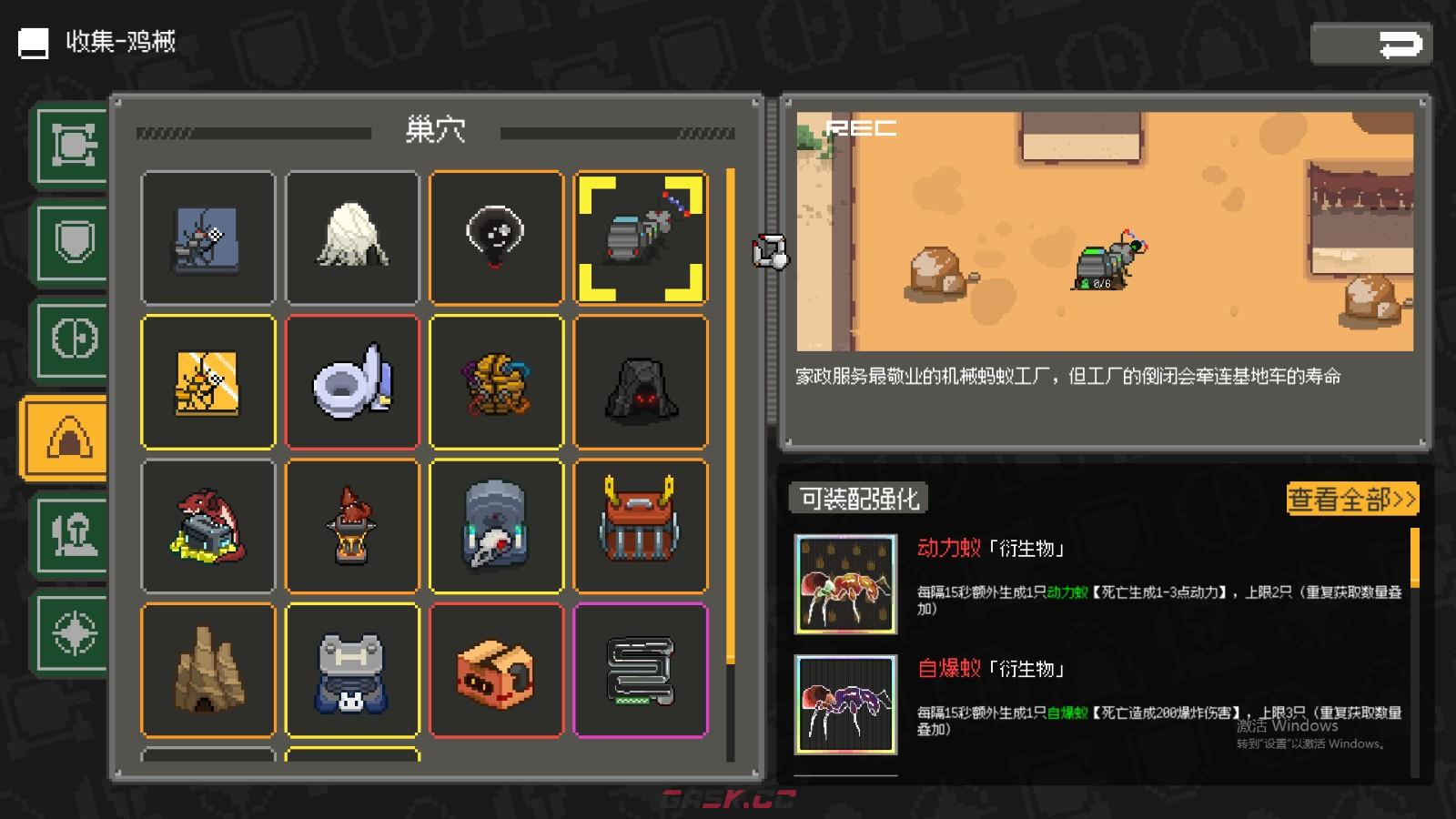Switch to the 巢穴 panel header tab
1456x819 pixels.
coord(437,130)
